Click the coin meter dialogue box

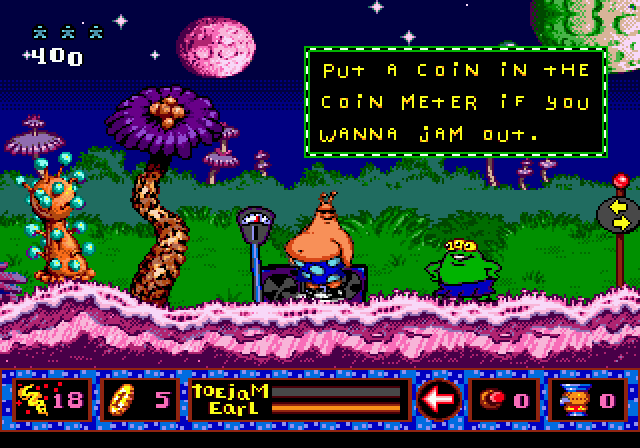455,101
